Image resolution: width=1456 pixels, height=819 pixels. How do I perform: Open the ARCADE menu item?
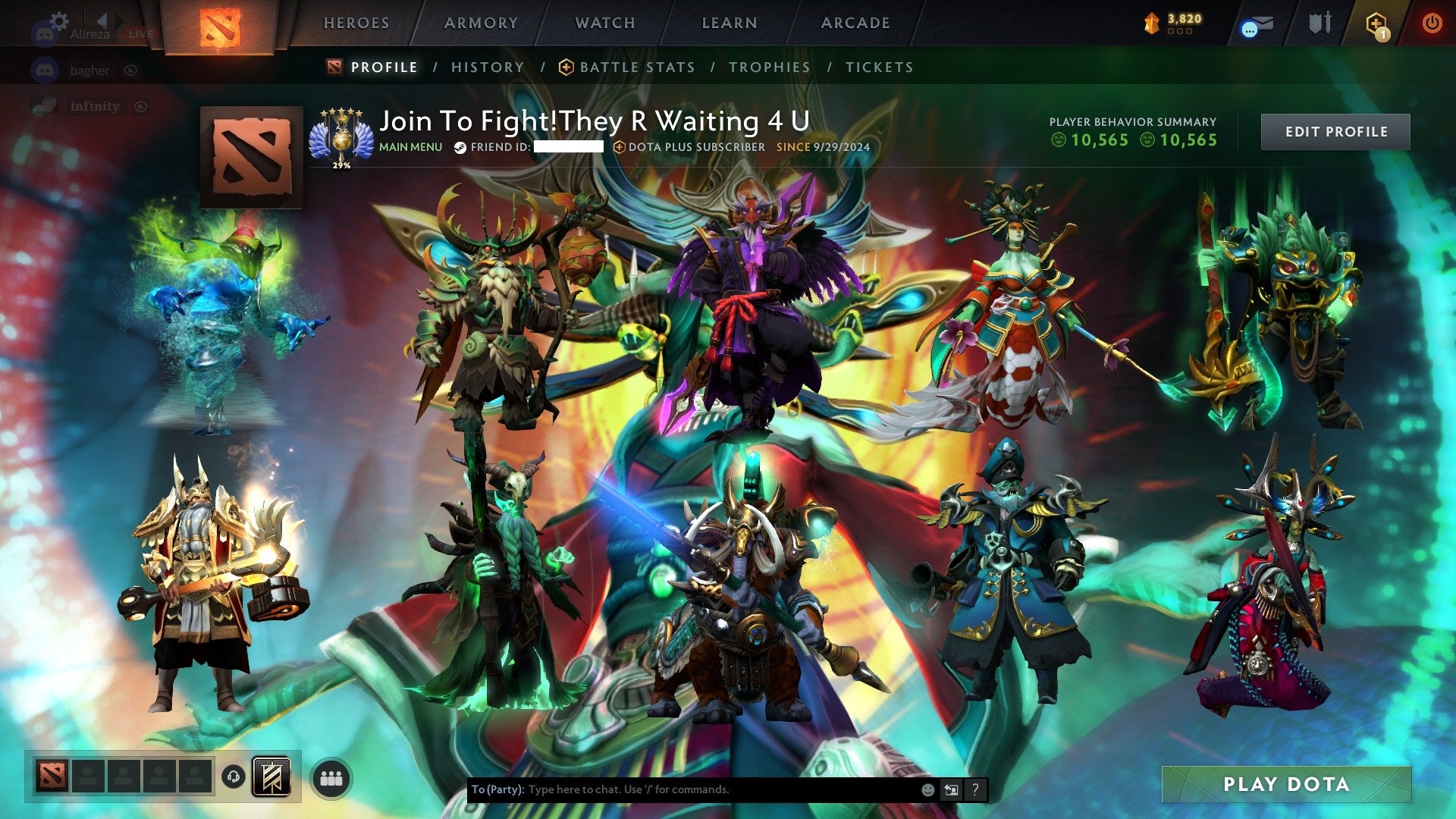click(x=855, y=23)
